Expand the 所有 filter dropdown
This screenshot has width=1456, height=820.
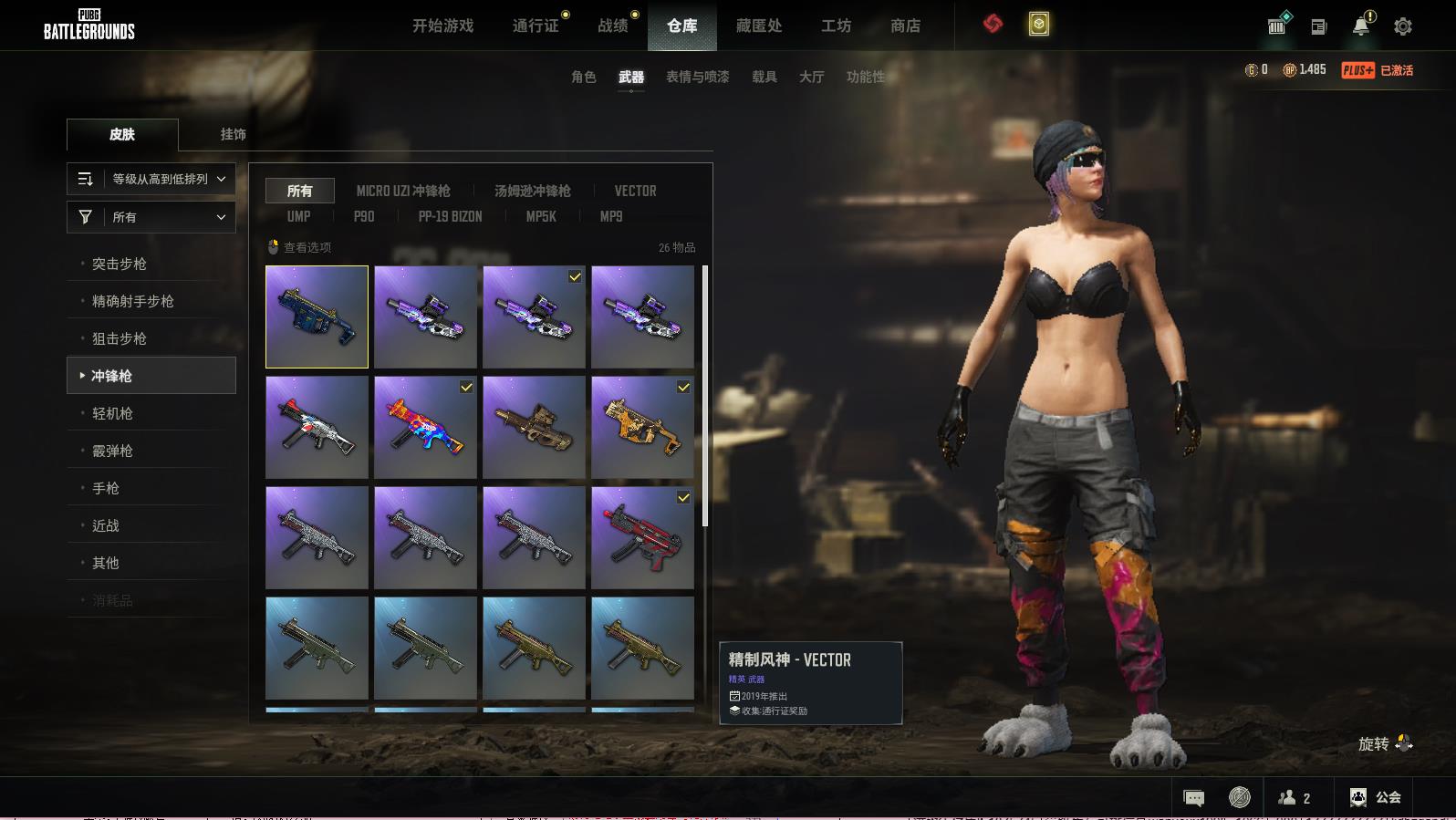151,217
